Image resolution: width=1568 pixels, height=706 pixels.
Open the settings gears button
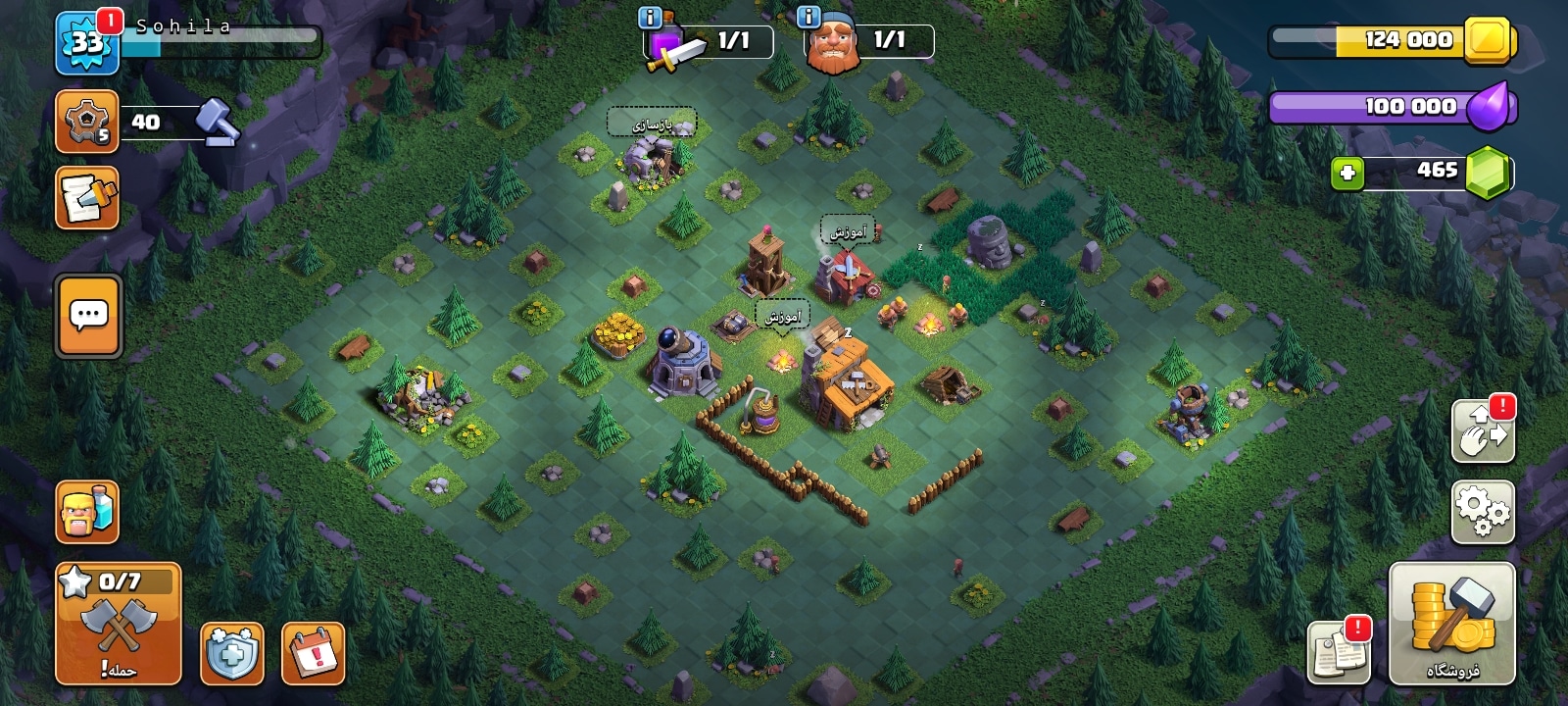(1483, 511)
